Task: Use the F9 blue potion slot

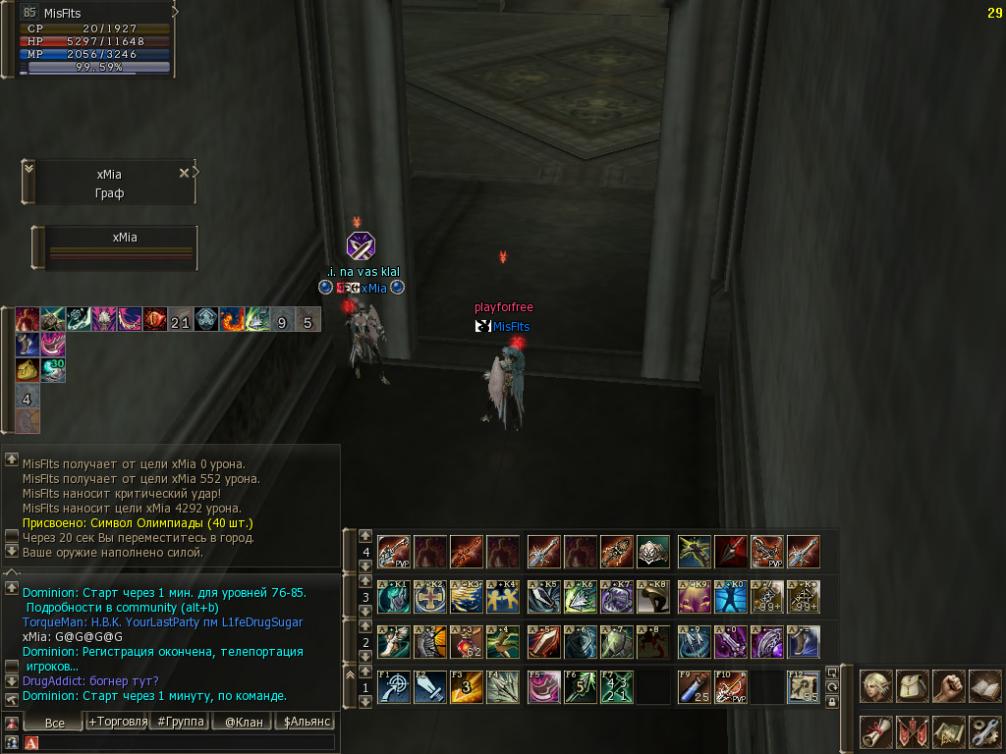Action: pos(694,687)
